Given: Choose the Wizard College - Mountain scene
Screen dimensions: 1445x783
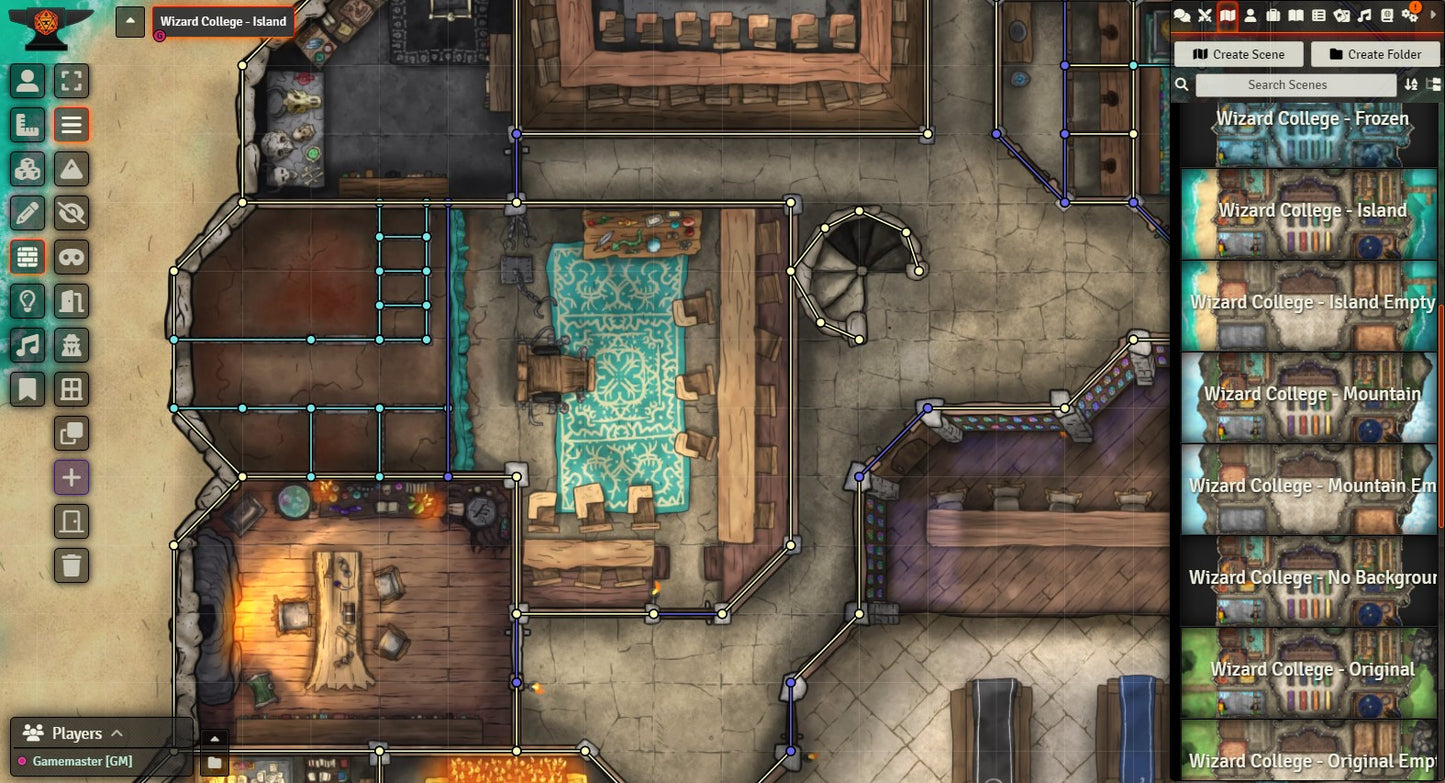Looking at the screenshot, I should tap(1309, 395).
